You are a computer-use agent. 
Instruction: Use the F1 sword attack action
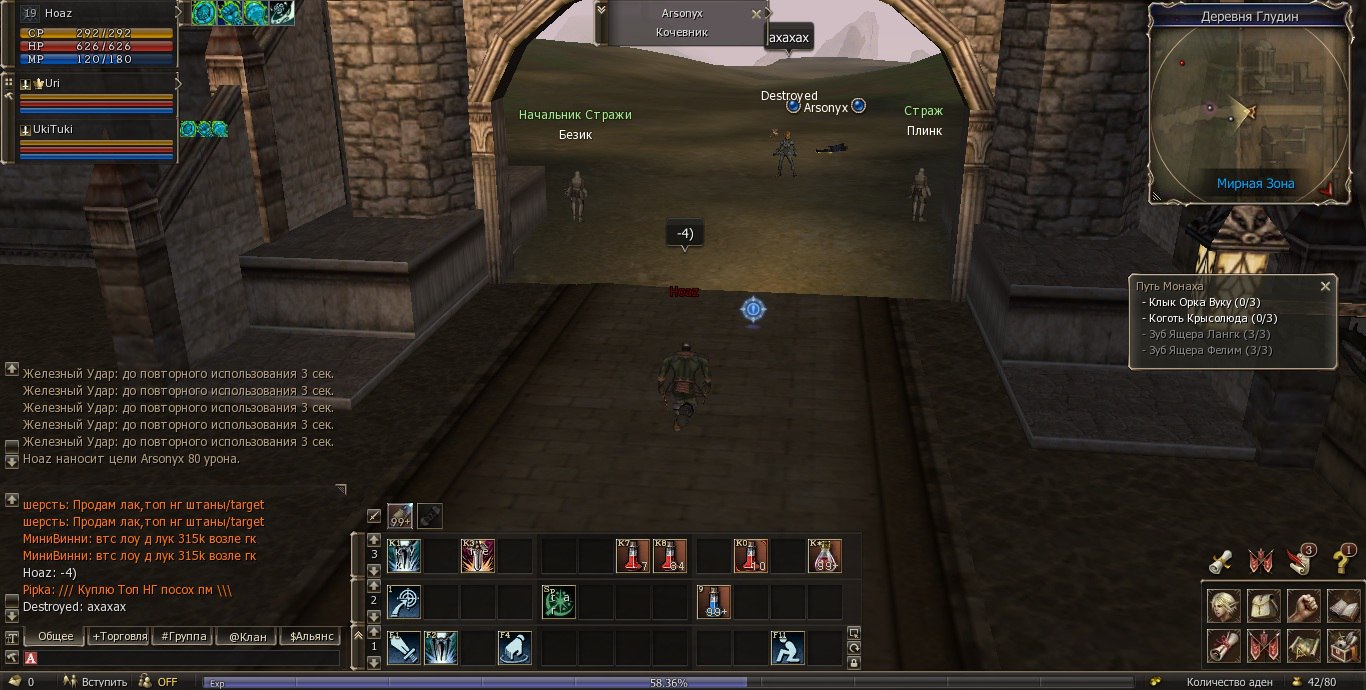point(404,648)
